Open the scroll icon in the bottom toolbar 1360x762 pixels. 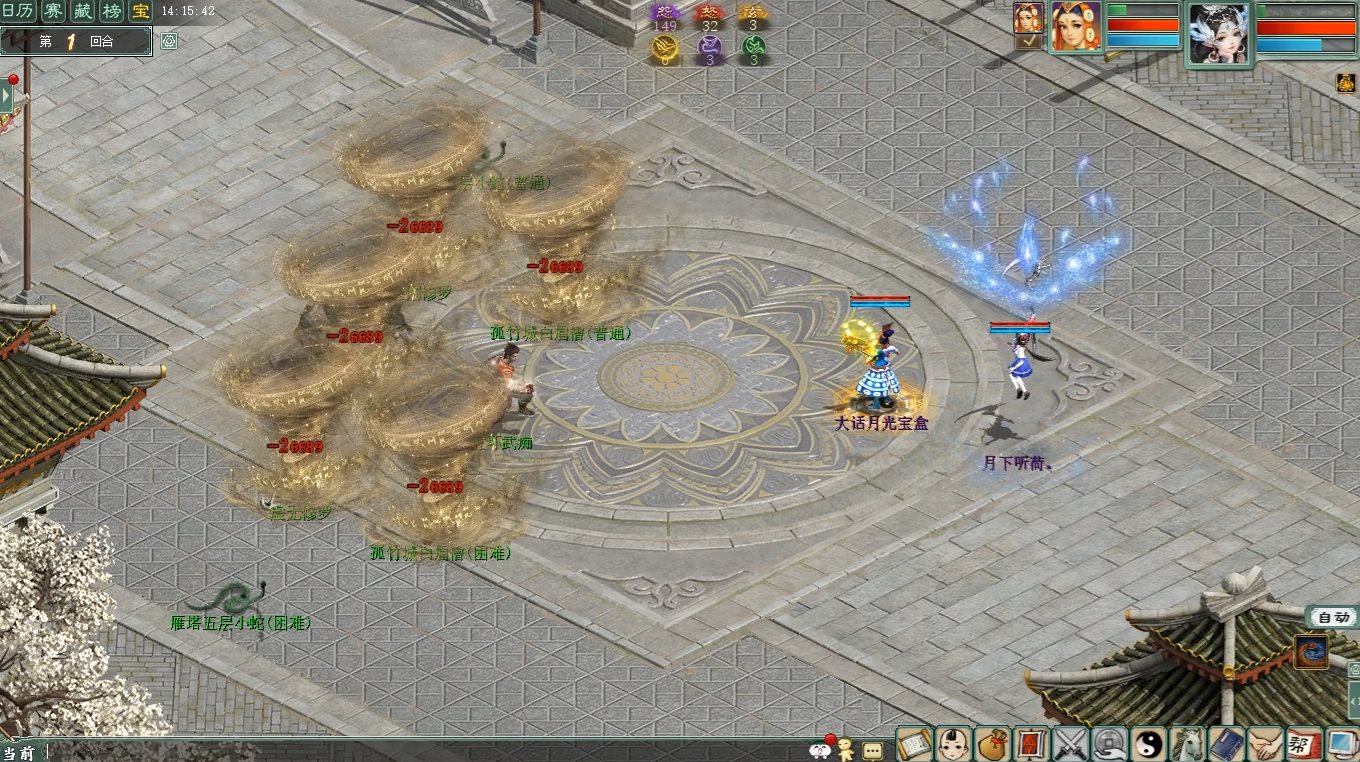point(914,744)
